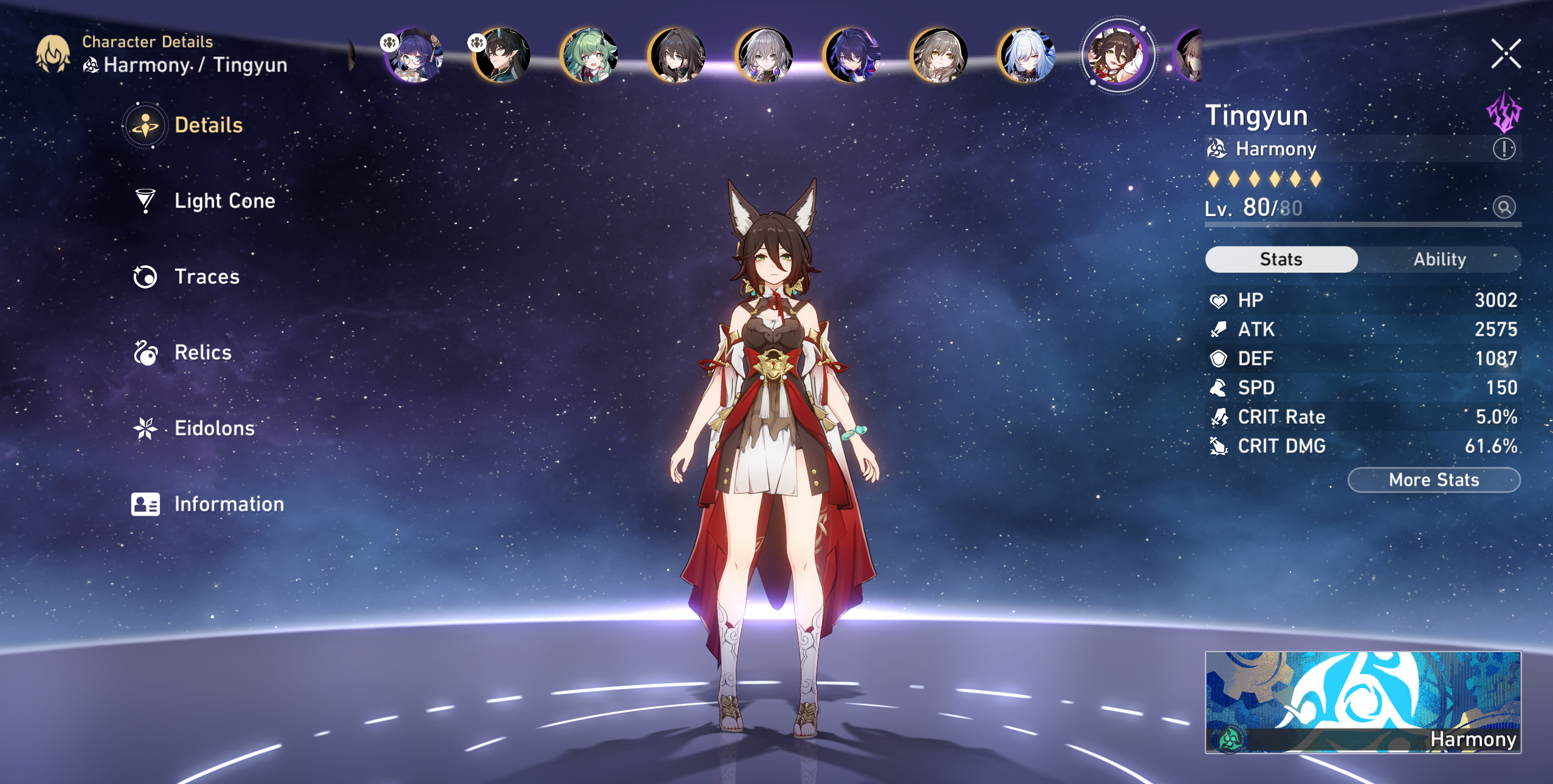Open the More Stats panel
This screenshot has width=1553, height=784.
point(1433,480)
